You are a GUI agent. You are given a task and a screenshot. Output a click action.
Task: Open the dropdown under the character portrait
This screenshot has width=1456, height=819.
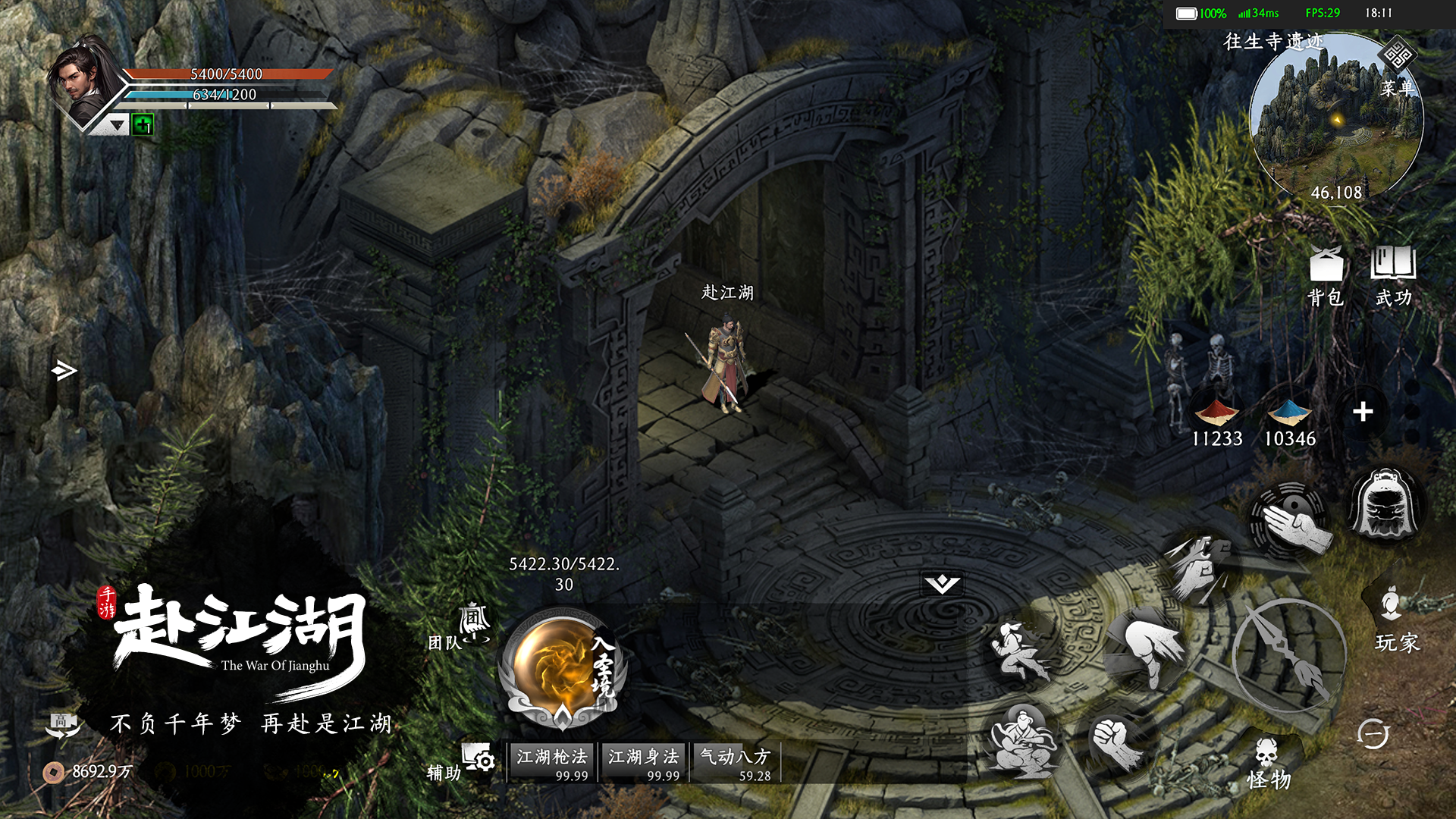coord(116,124)
